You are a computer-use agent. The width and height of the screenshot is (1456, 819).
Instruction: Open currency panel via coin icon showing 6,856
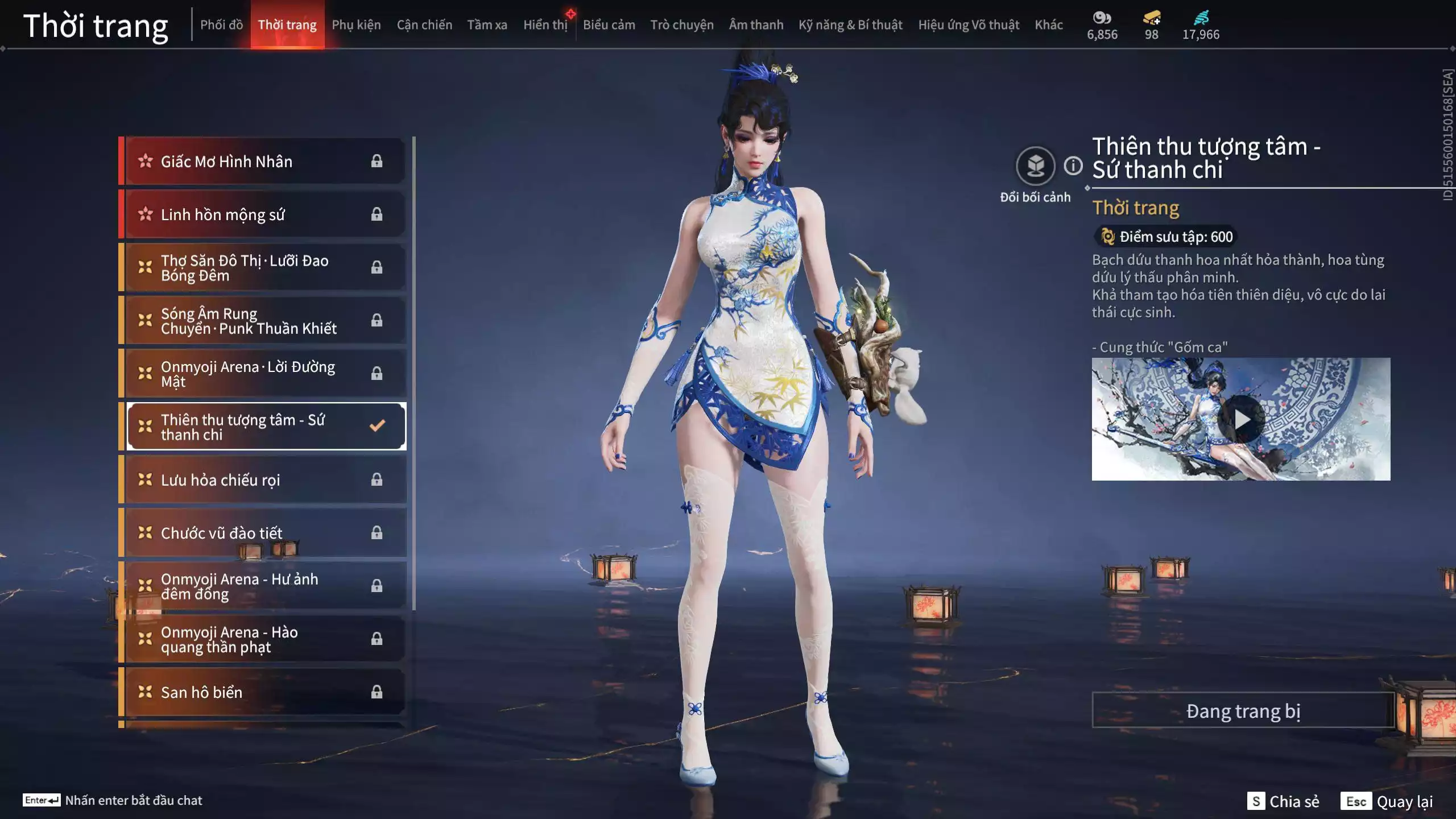point(1102,18)
